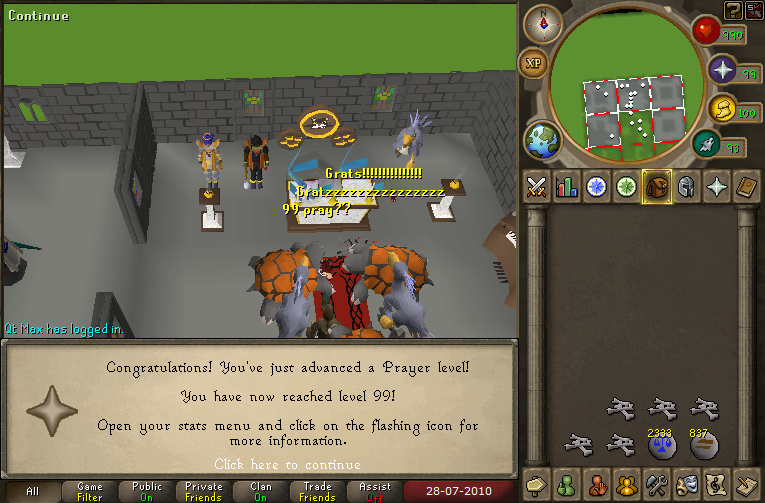Screen dimensions: 765x503
Task: Open the stats tab with bar chart
Action: (568, 187)
